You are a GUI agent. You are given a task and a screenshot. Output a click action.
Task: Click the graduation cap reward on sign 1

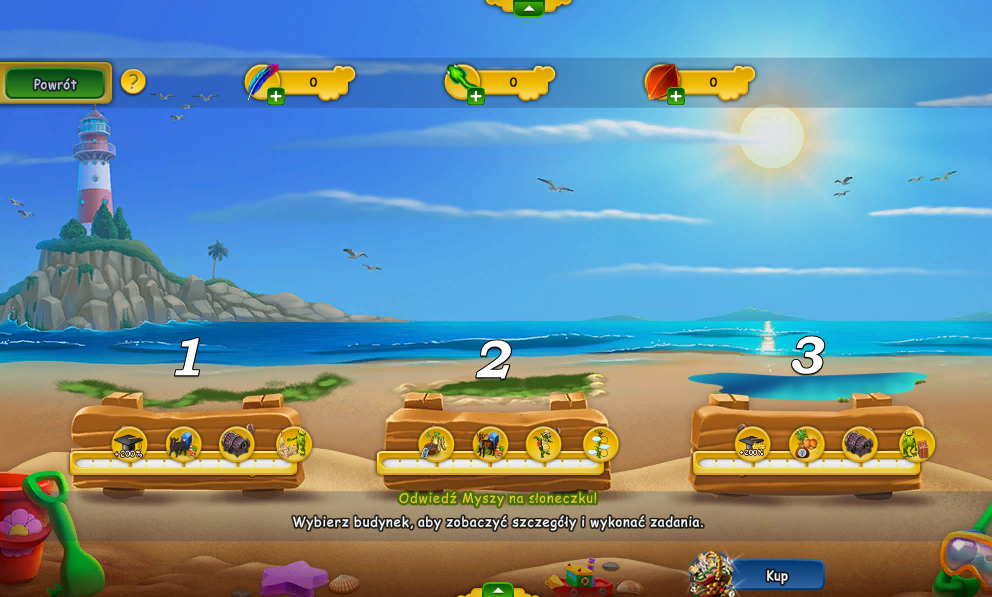point(129,444)
